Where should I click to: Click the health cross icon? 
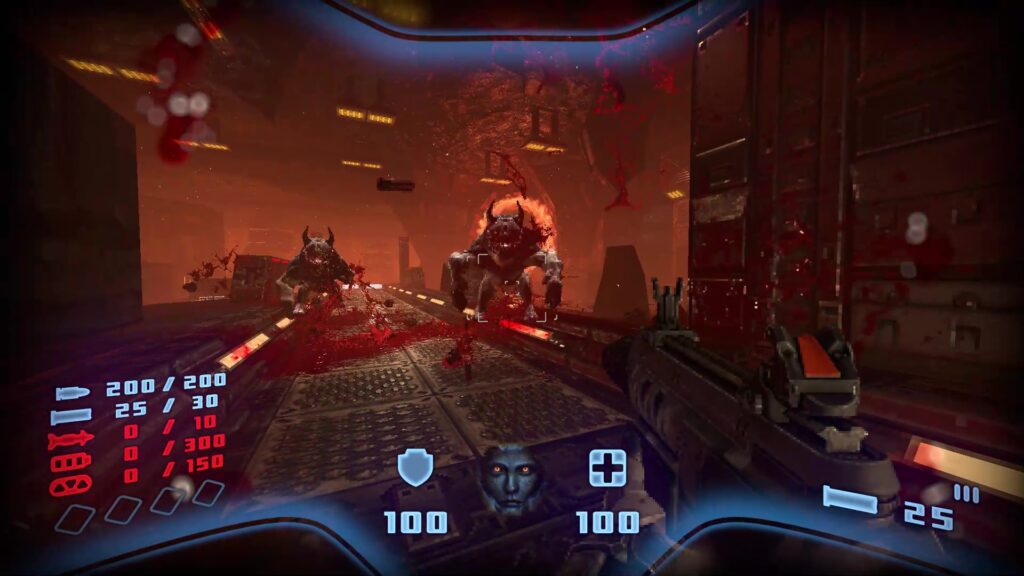607,468
